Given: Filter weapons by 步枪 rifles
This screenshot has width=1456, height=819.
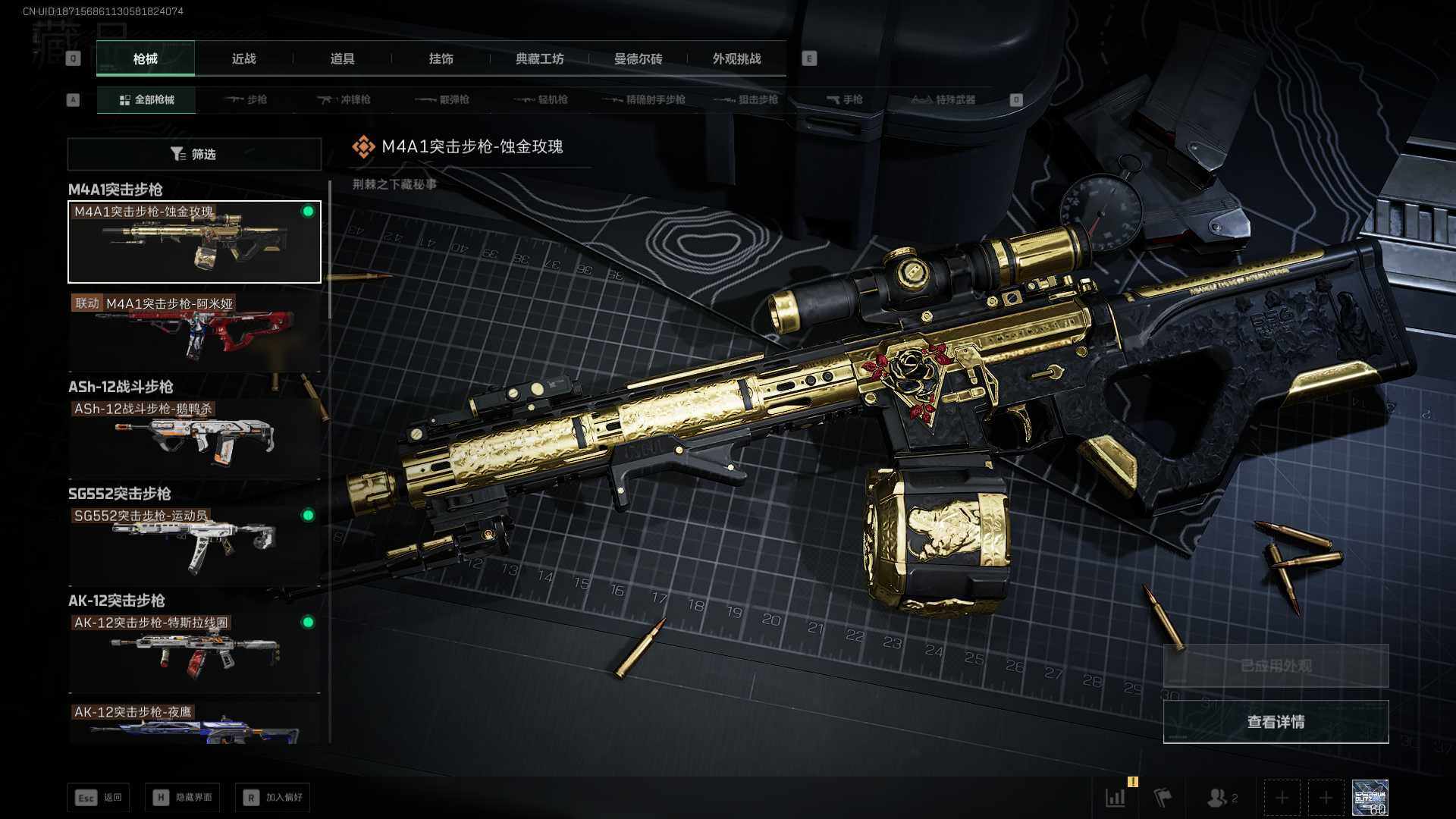Looking at the screenshot, I should click(x=246, y=99).
